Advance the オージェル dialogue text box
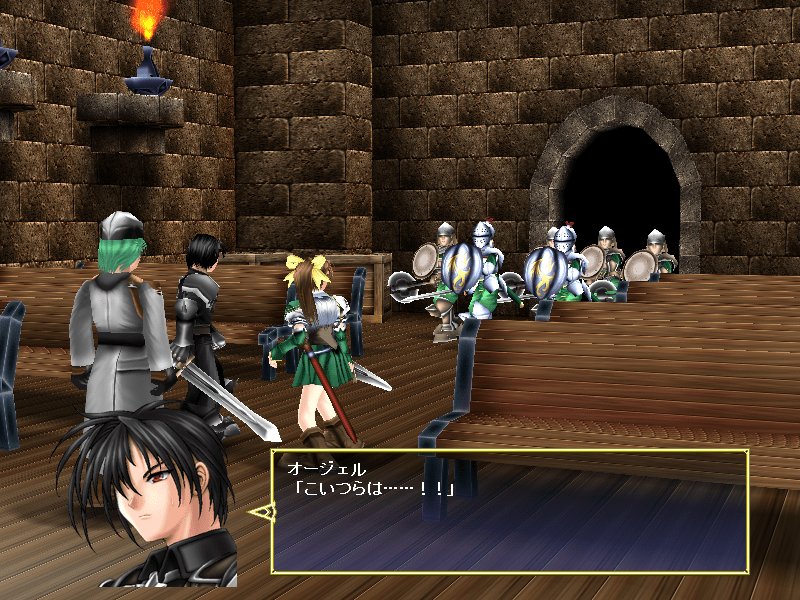The image size is (800, 600). [509, 511]
